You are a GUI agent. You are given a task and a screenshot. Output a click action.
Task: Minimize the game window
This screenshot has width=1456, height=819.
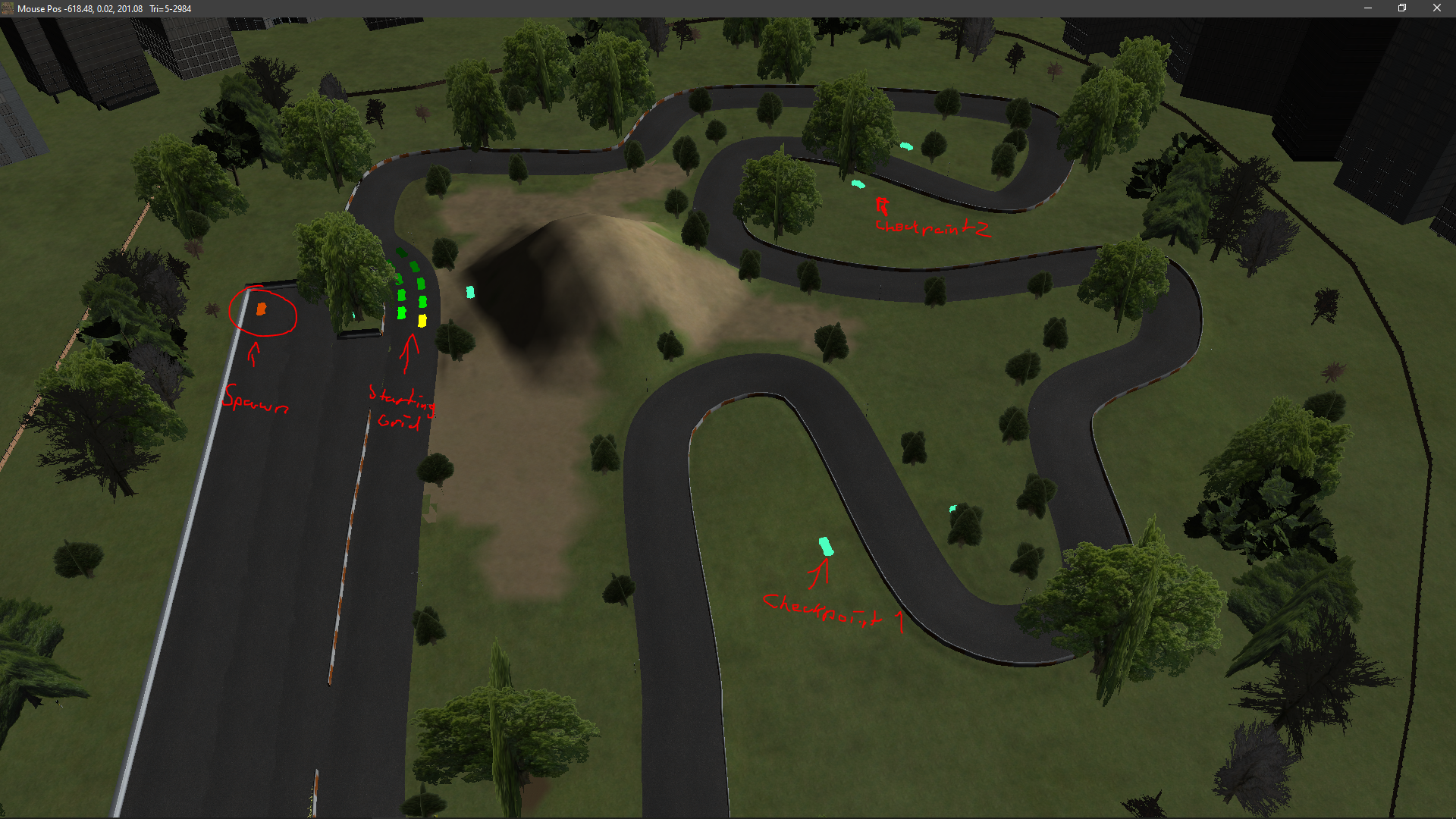point(1368,8)
